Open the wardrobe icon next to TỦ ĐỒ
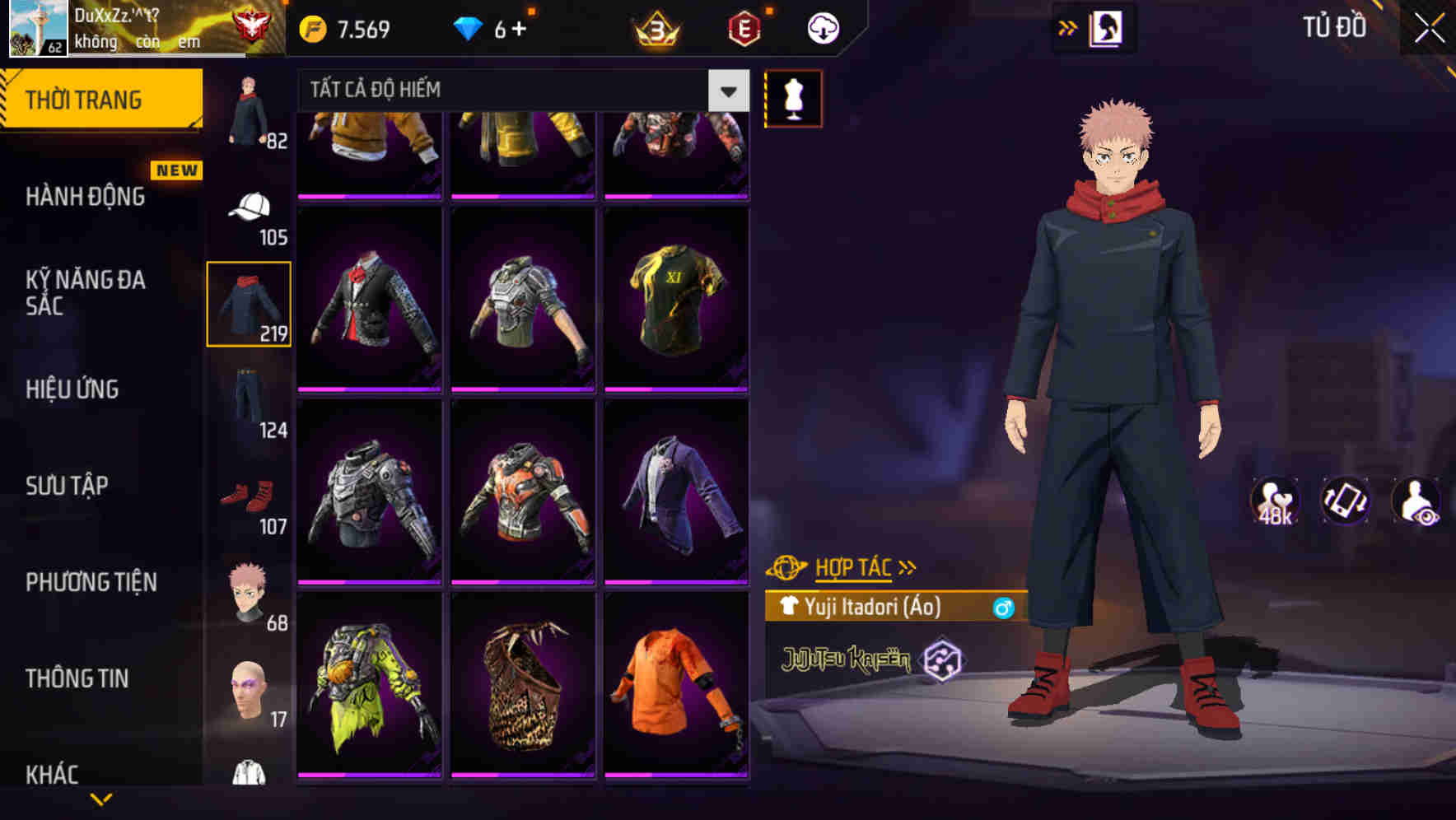The image size is (1456, 820). (1108, 26)
